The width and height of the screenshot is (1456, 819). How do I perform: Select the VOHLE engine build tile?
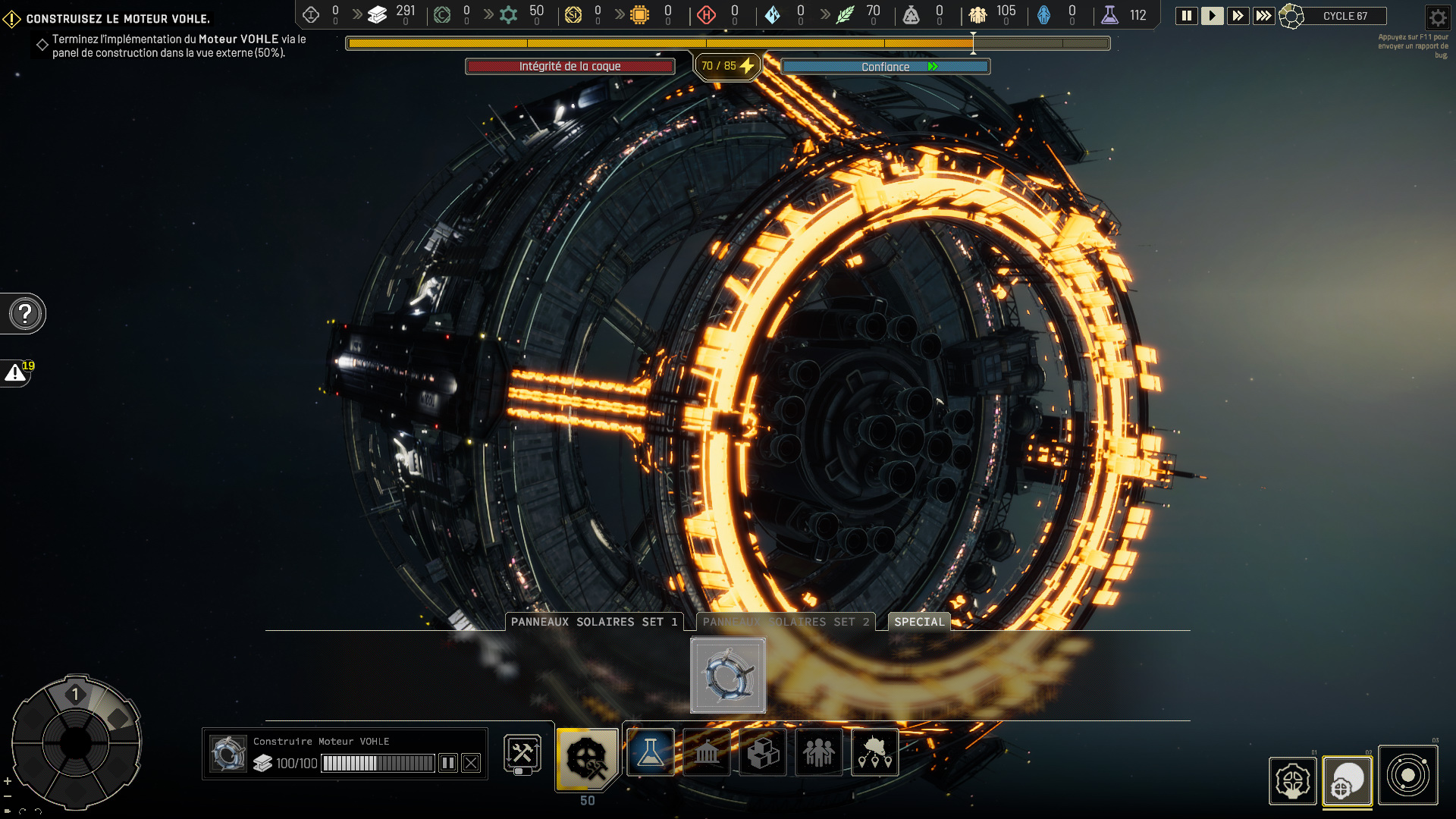(x=728, y=675)
